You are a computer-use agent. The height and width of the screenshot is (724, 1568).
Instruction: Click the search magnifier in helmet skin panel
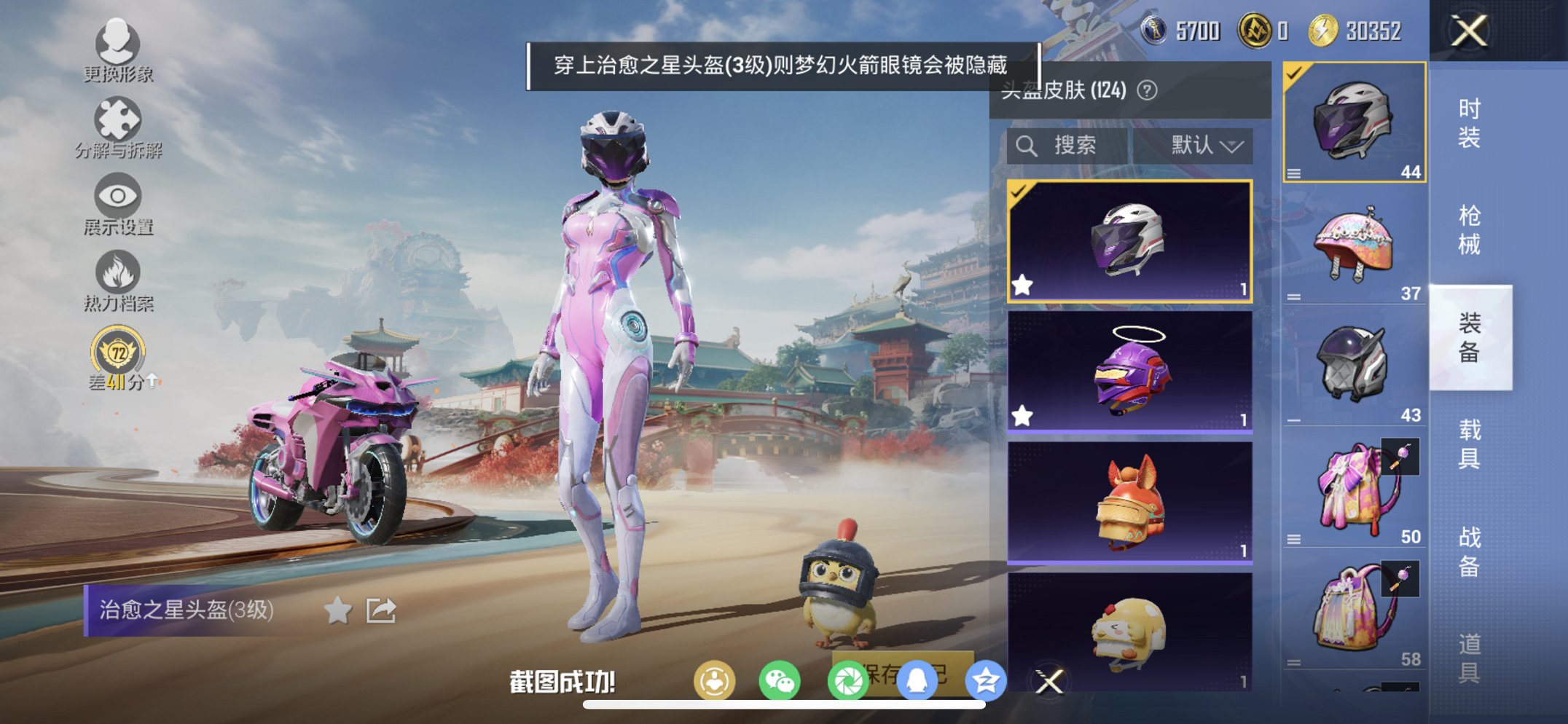pyautogui.click(x=1027, y=145)
